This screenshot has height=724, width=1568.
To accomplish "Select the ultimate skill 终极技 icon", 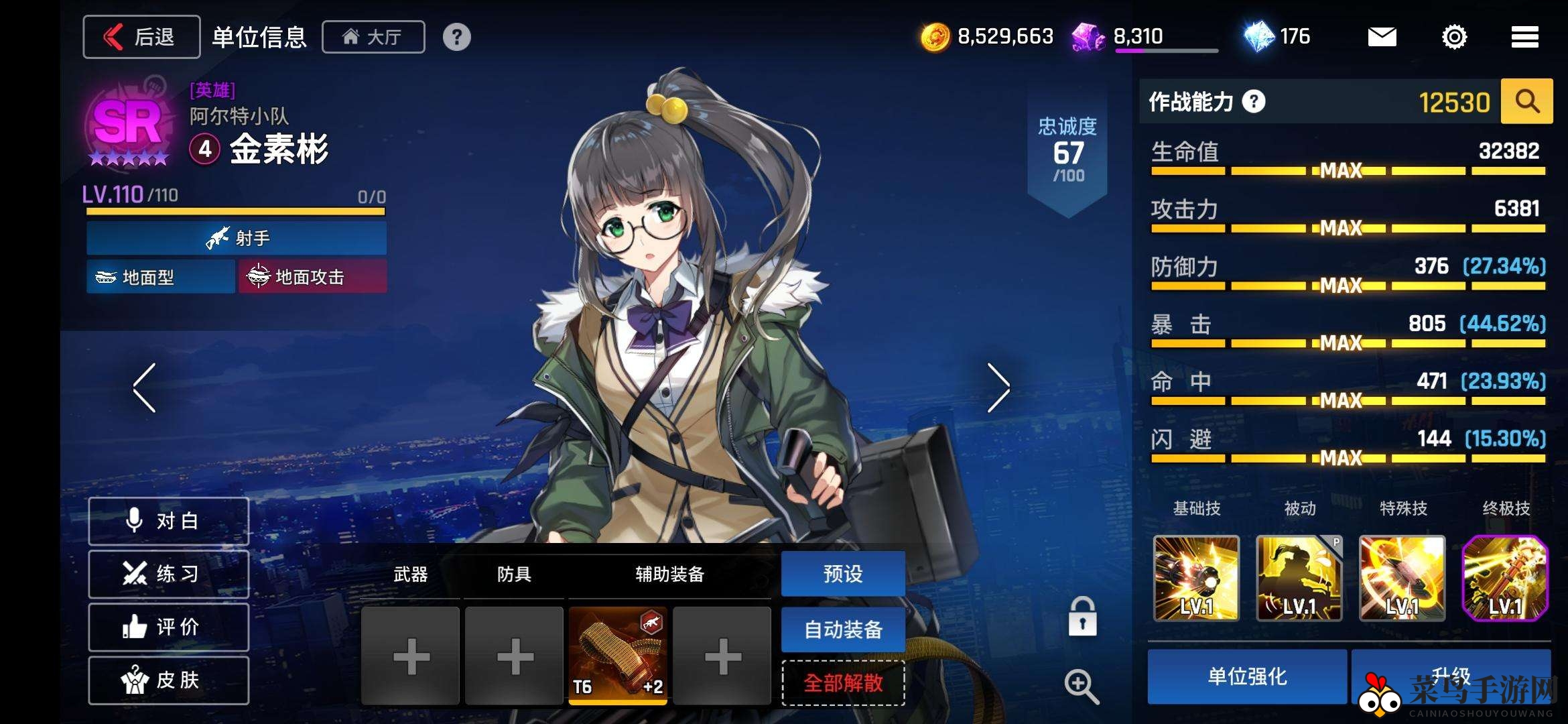I will coord(1505,579).
